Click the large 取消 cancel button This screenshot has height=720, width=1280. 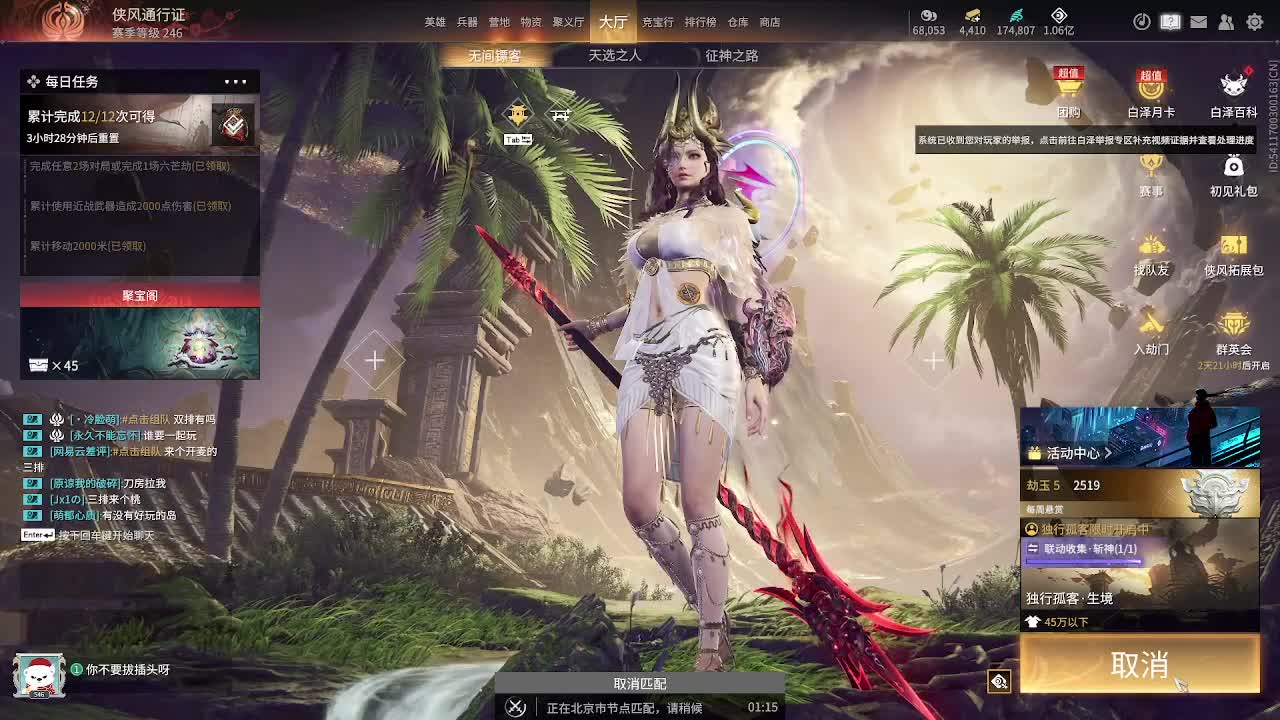click(x=1139, y=664)
